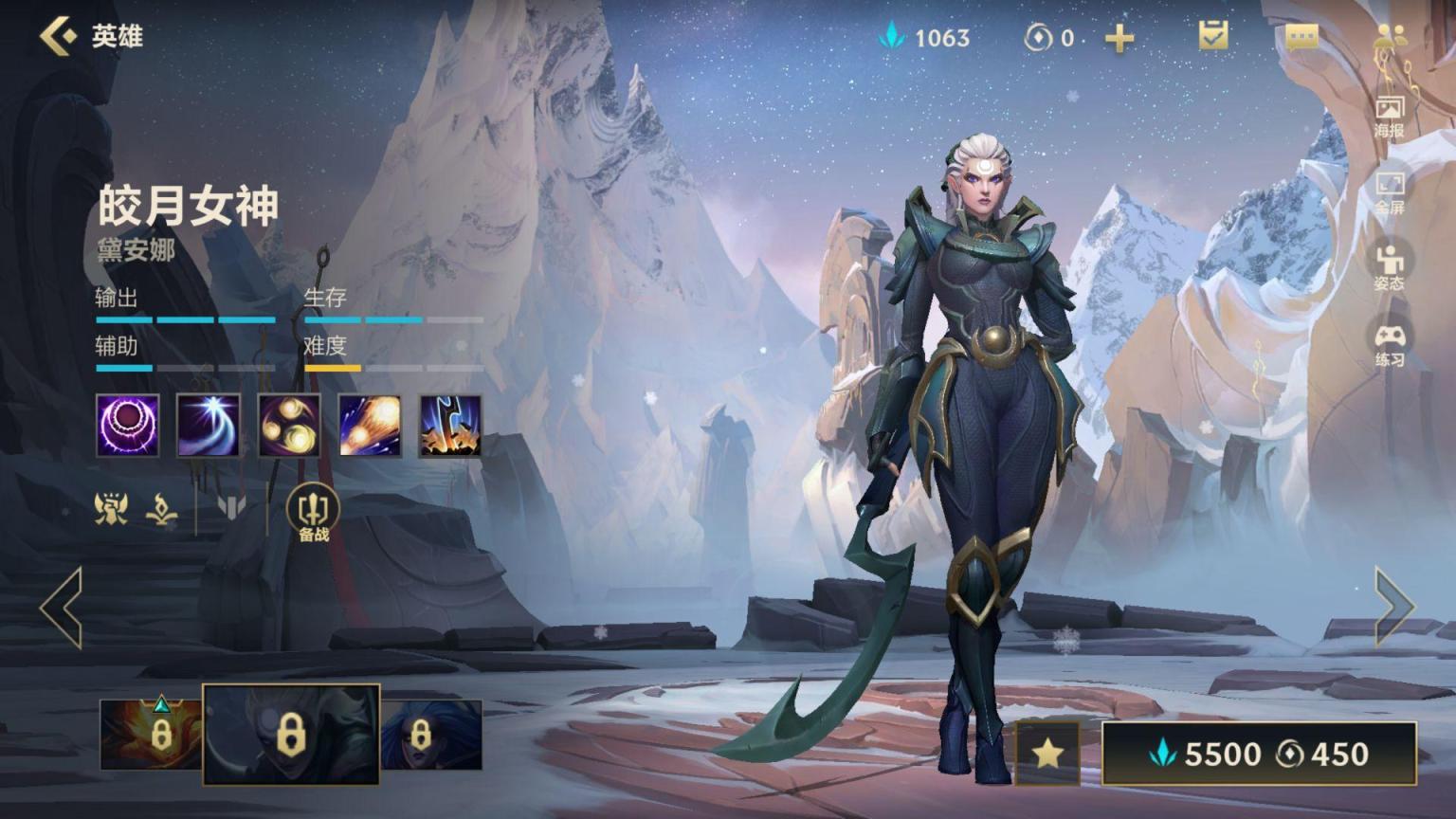The width and height of the screenshot is (1456, 819).
Task: Go to the previous hero
Action: pyautogui.click(x=62, y=608)
